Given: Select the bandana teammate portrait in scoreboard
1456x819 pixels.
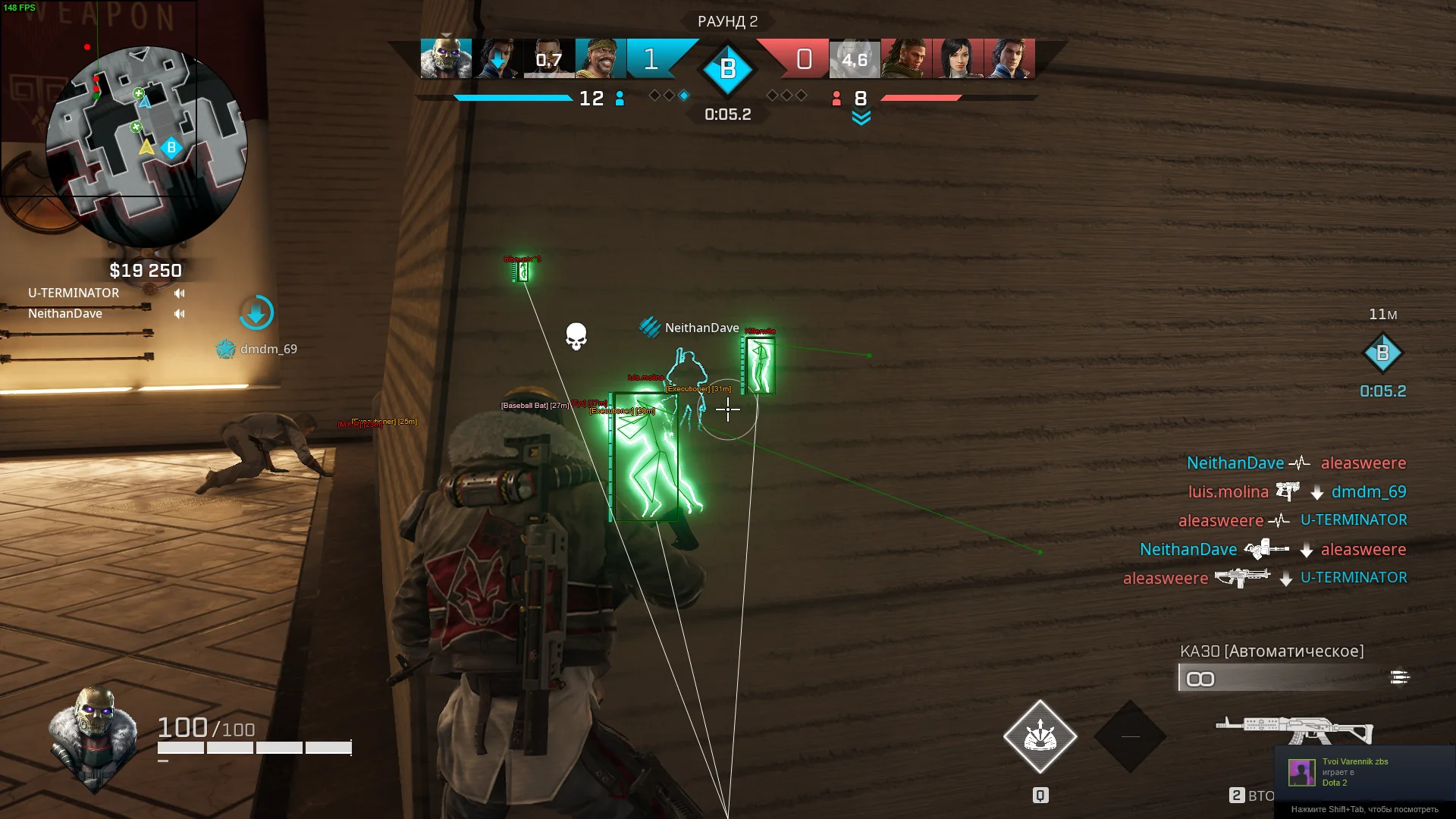Looking at the screenshot, I should pyautogui.click(x=601, y=58).
